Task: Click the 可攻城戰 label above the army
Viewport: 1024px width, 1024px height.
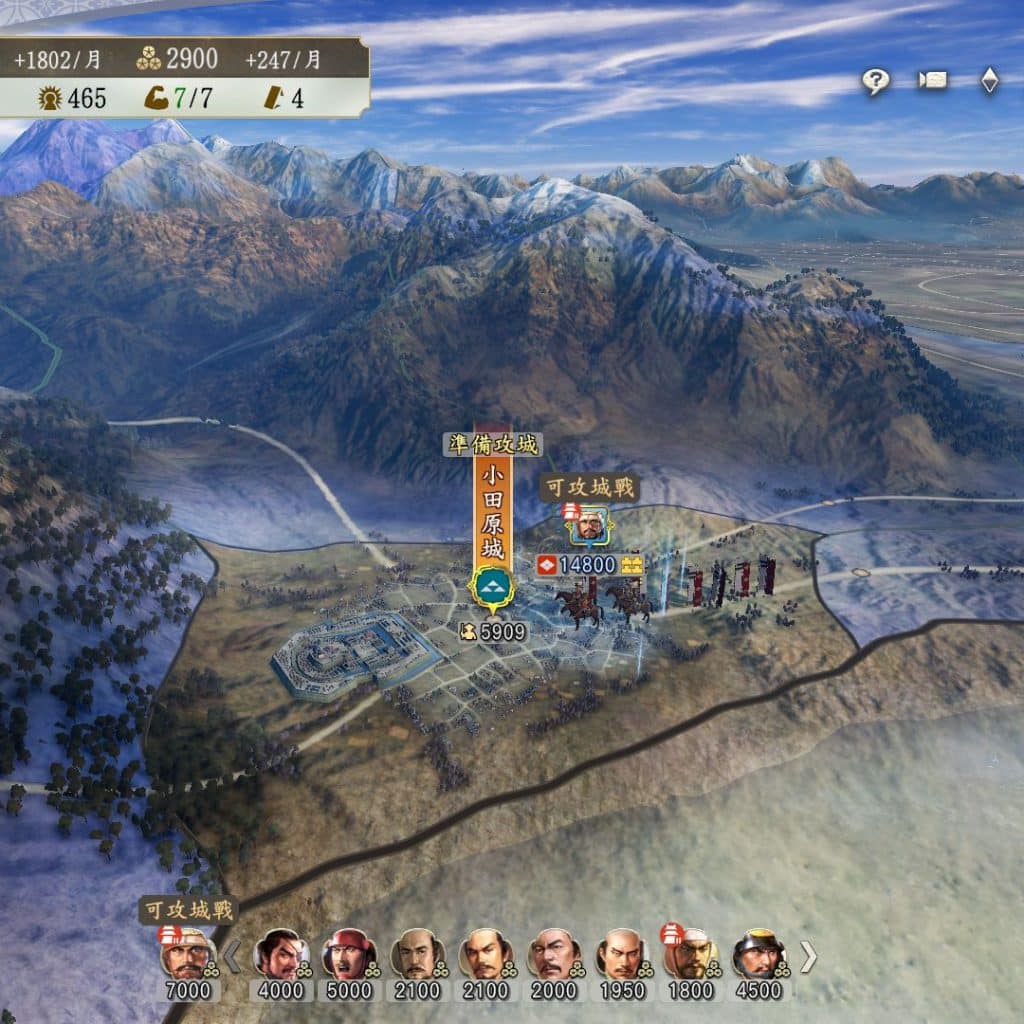Action: click(x=589, y=489)
